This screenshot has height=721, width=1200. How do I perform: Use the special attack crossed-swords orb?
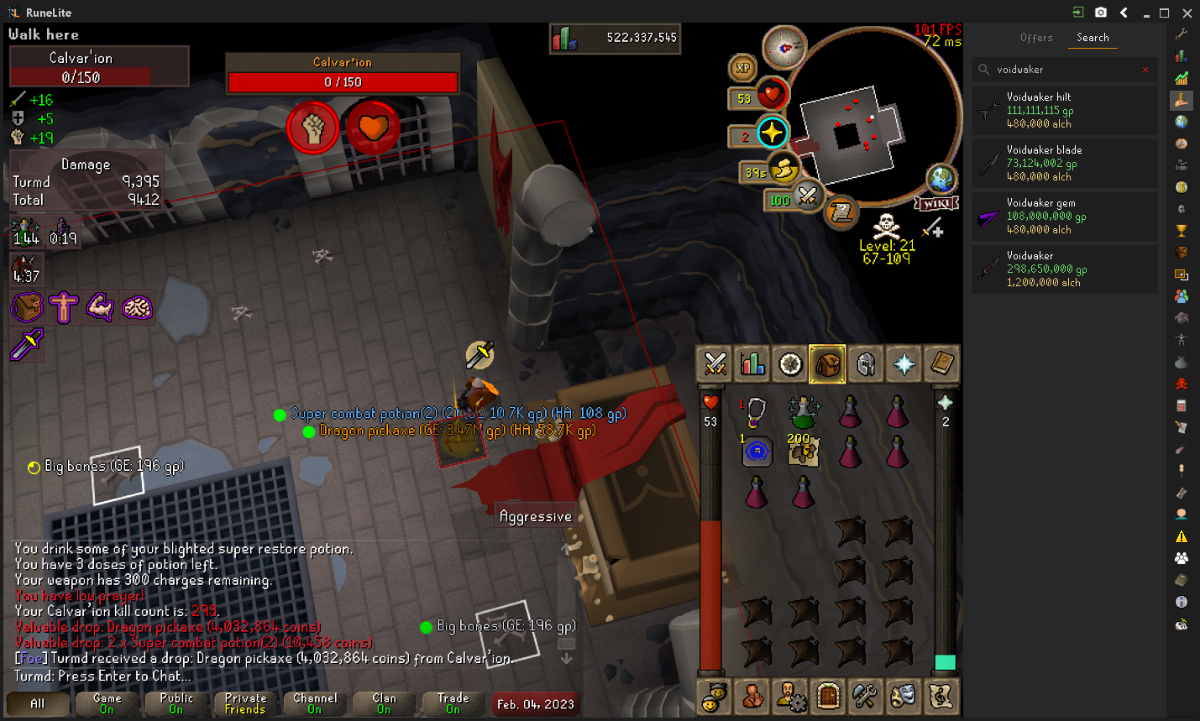click(x=808, y=199)
